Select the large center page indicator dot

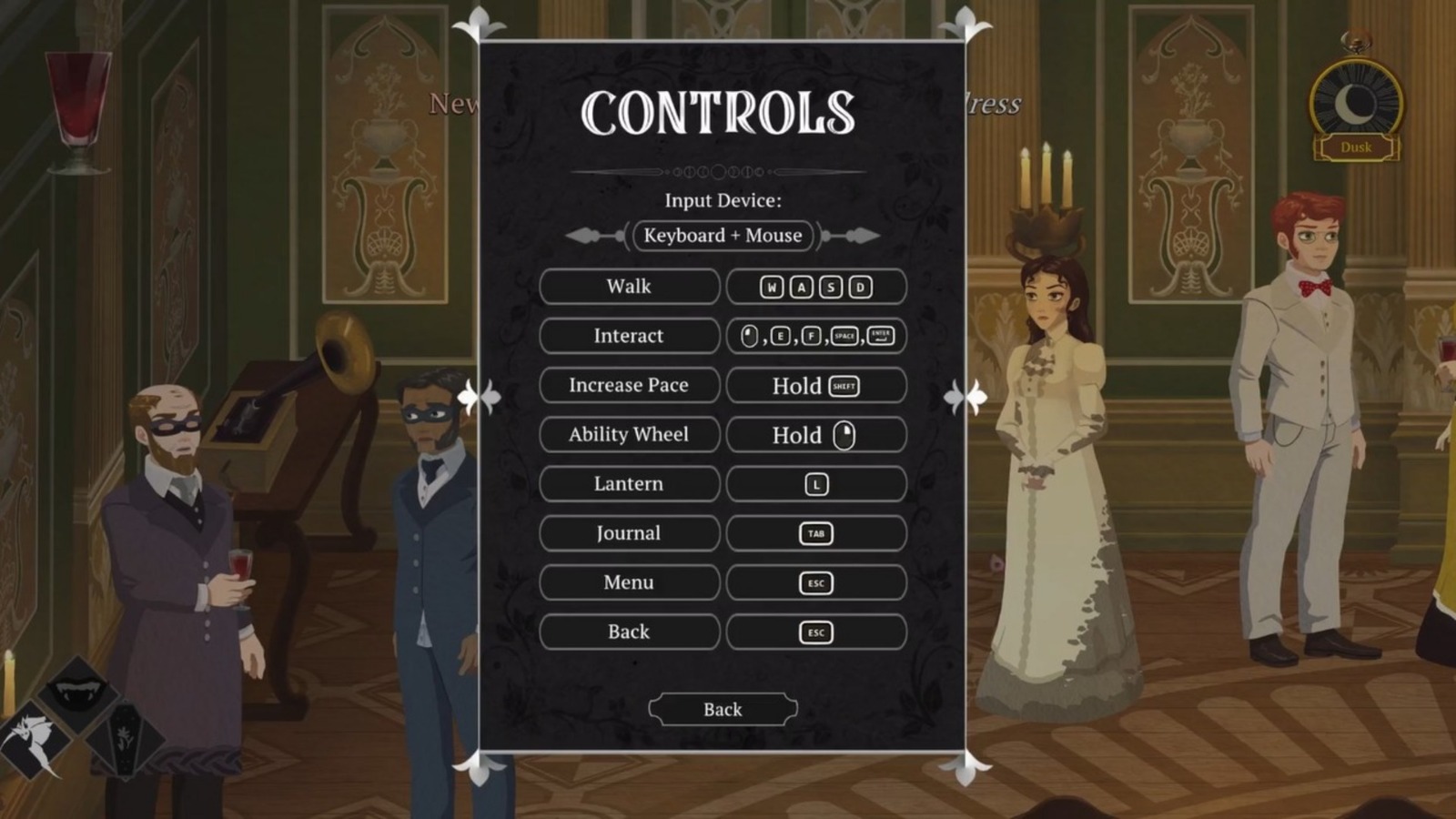(x=719, y=172)
